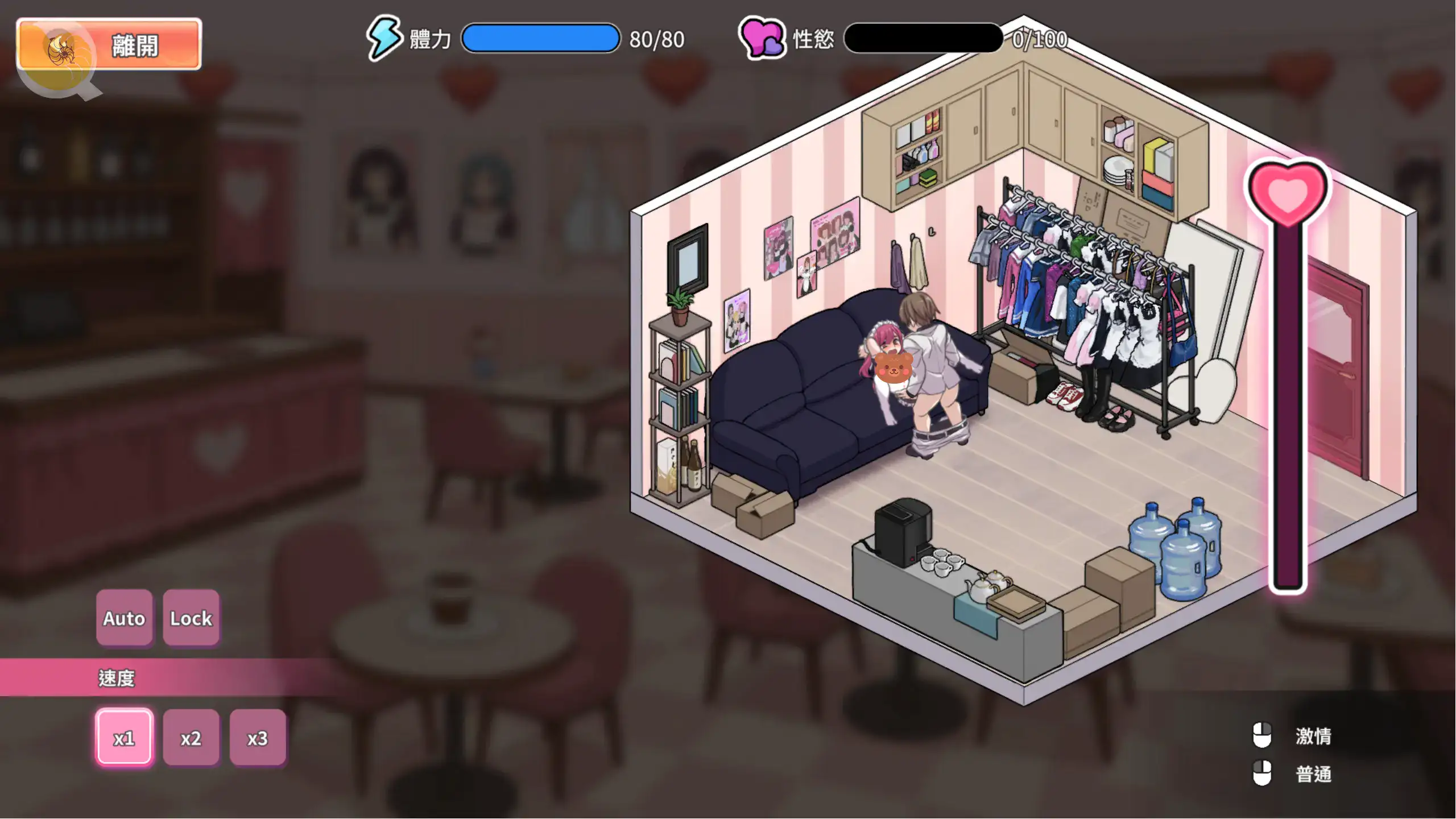Choose x2 speed

coord(191,738)
